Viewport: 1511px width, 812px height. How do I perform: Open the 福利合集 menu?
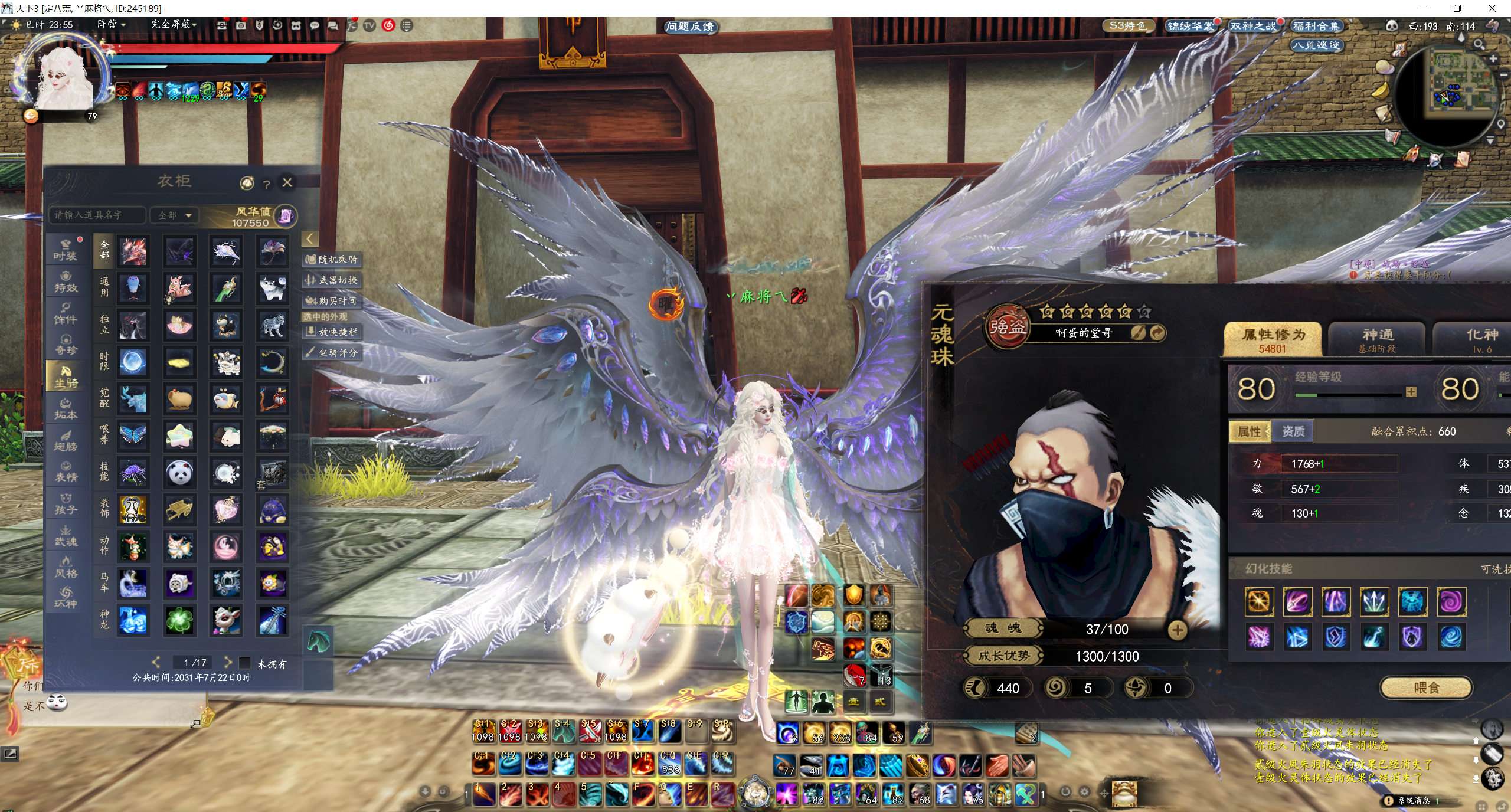[x=1316, y=26]
